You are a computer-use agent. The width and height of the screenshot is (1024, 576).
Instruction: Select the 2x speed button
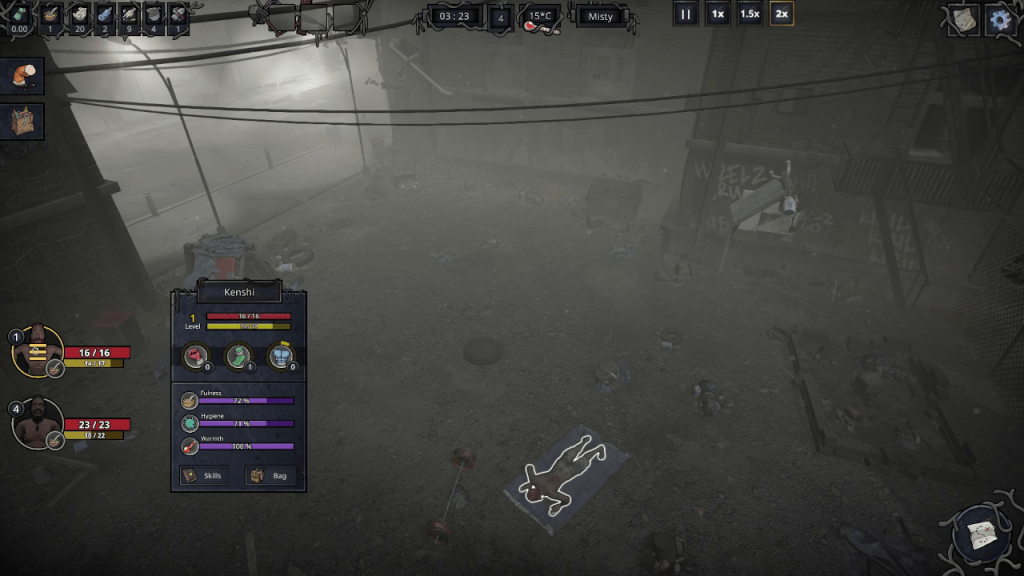click(x=781, y=15)
